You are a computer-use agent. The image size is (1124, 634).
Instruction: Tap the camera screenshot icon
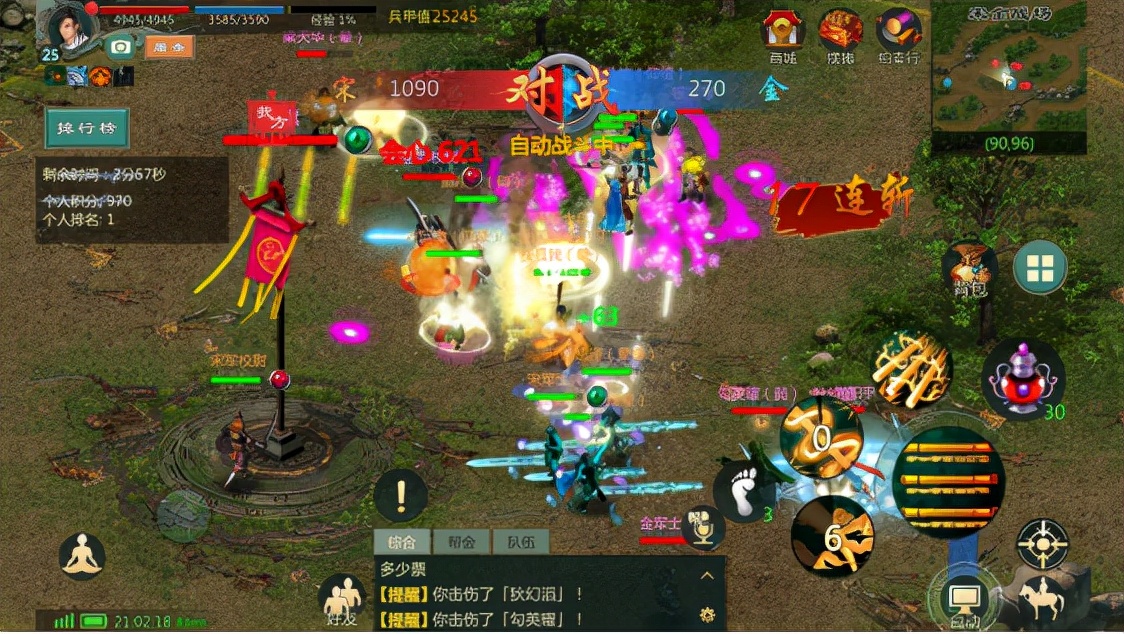click(121, 47)
